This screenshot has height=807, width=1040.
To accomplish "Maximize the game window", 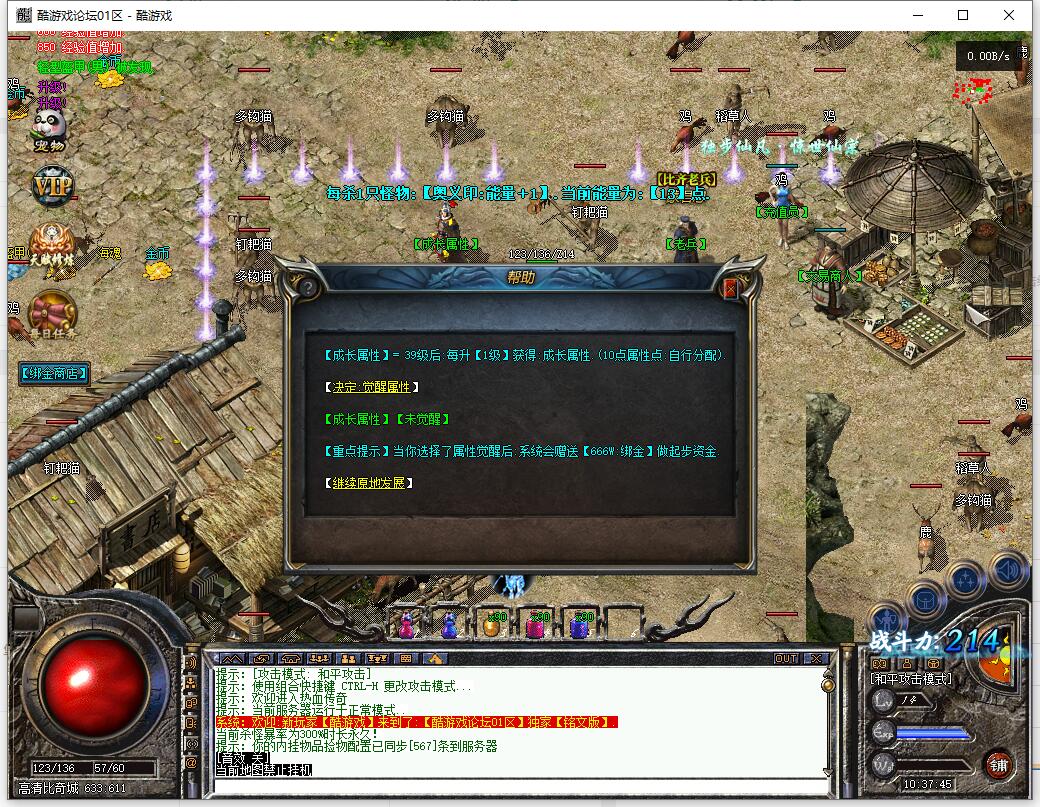I will point(963,15).
